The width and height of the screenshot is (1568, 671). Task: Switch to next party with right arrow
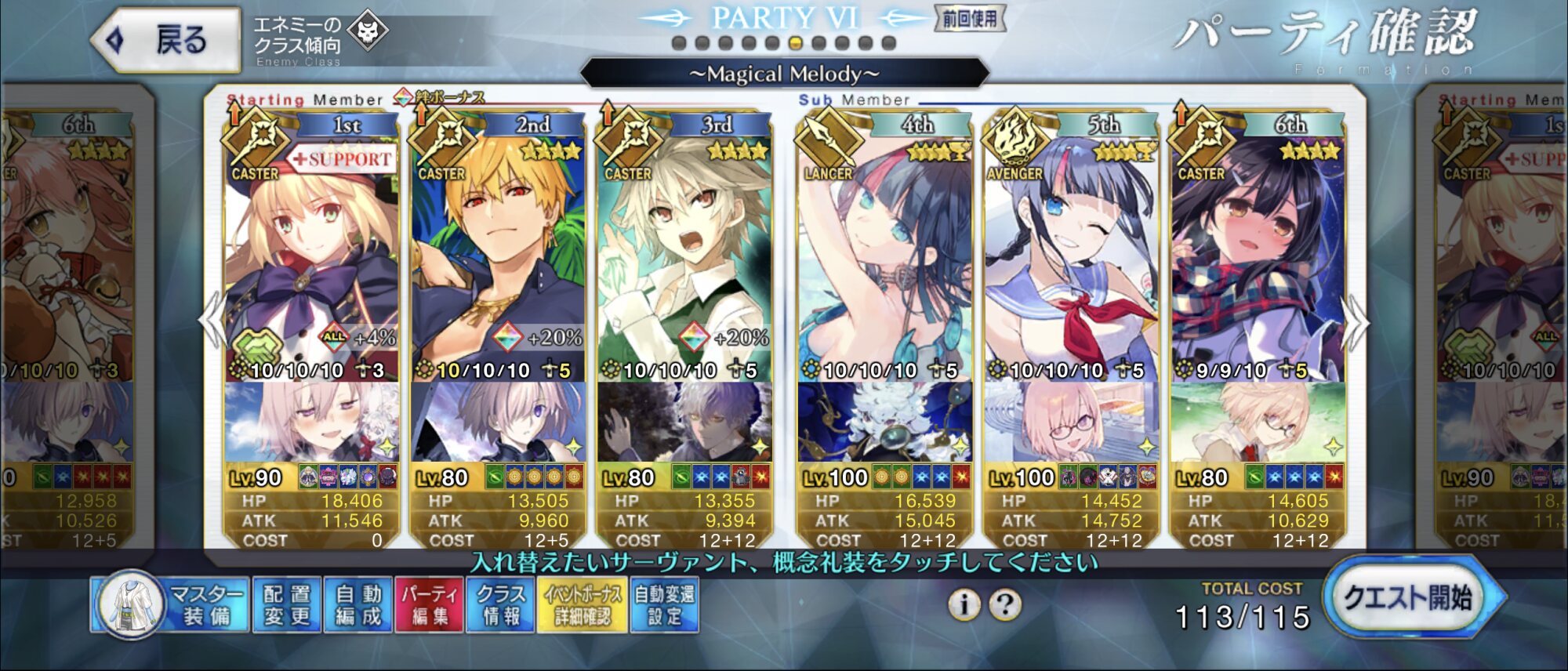tap(1355, 321)
